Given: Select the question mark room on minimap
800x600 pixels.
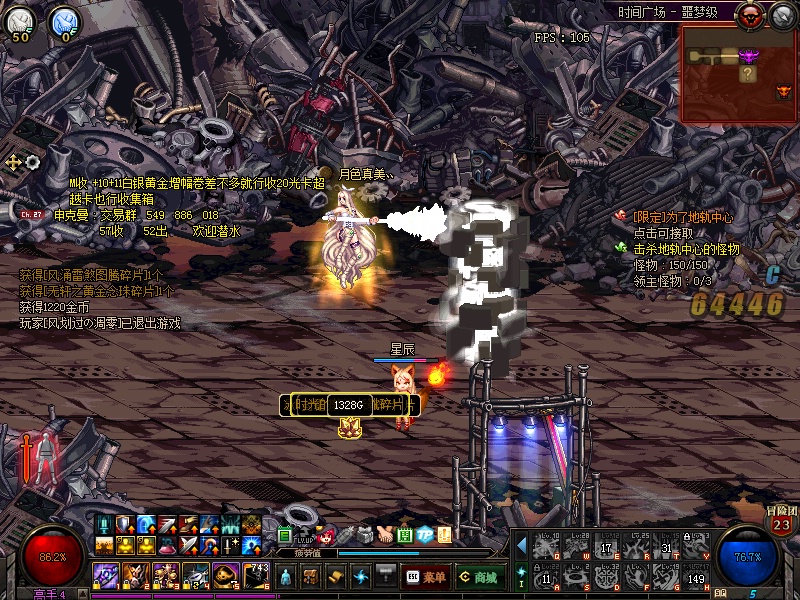Looking at the screenshot, I should [746, 74].
